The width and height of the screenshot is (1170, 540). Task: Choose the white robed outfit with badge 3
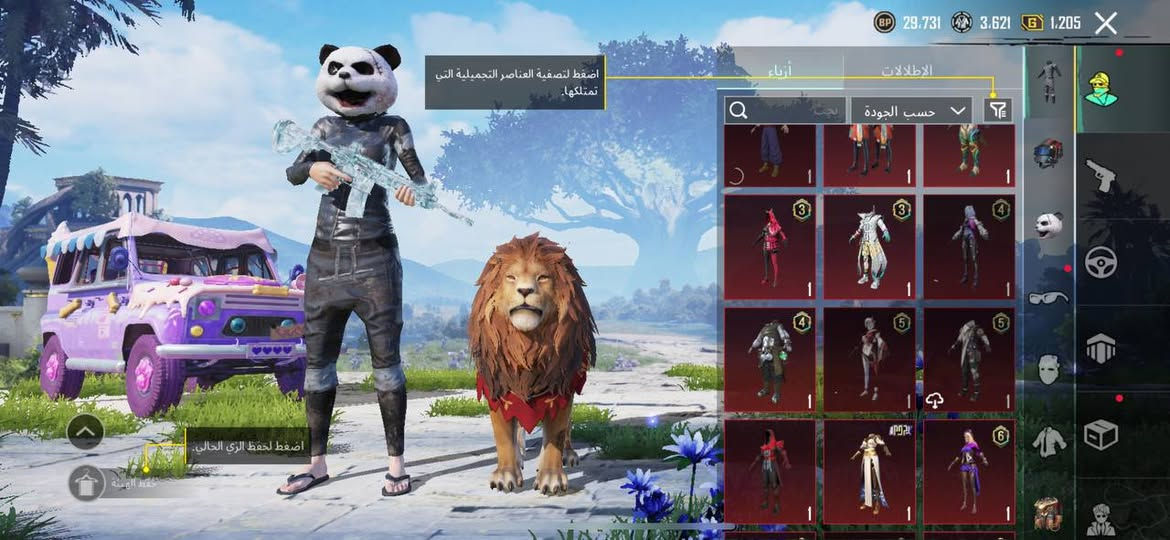click(869, 246)
